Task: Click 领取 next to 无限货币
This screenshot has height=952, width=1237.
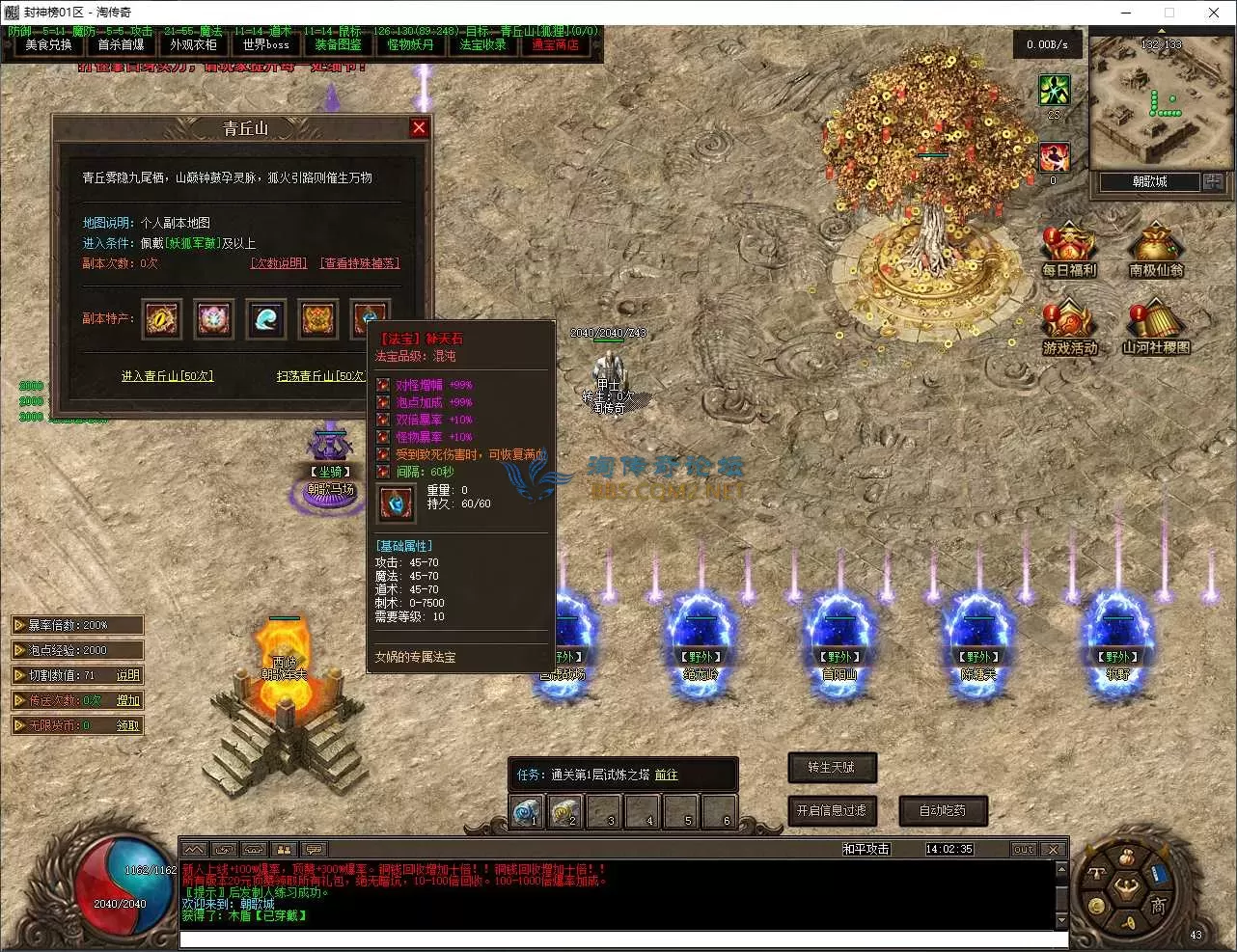Action: (x=125, y=724)
